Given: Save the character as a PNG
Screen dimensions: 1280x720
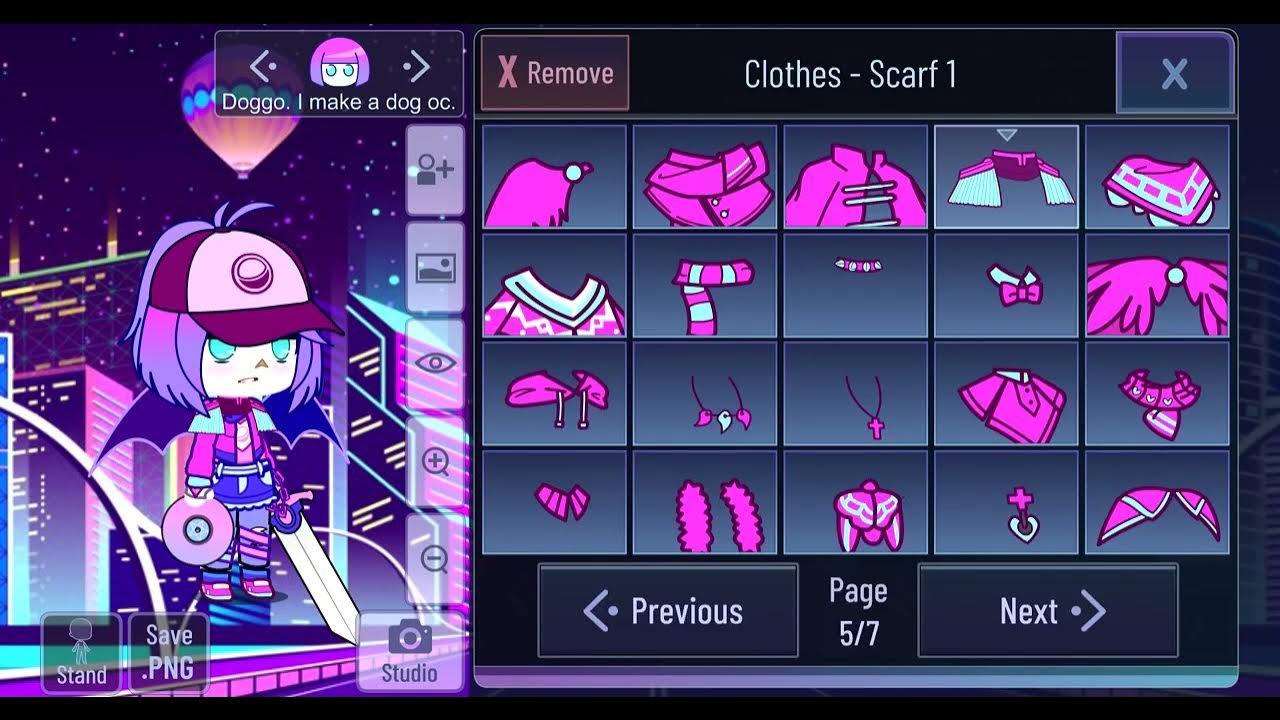Looking at the screenshot, I should point(169,652).
